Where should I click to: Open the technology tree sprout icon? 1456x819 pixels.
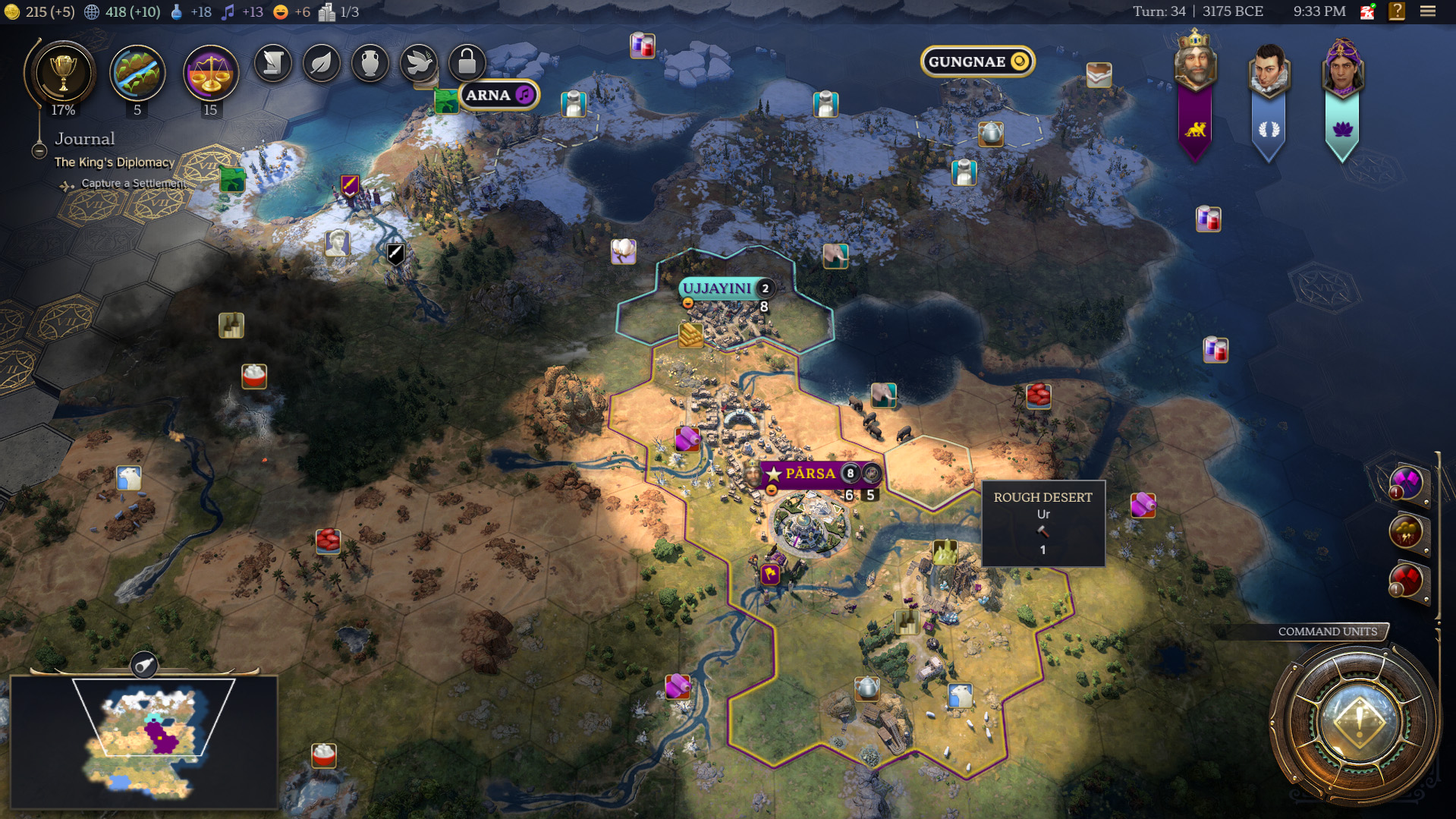pyautogui.click(x=137, y=74)
